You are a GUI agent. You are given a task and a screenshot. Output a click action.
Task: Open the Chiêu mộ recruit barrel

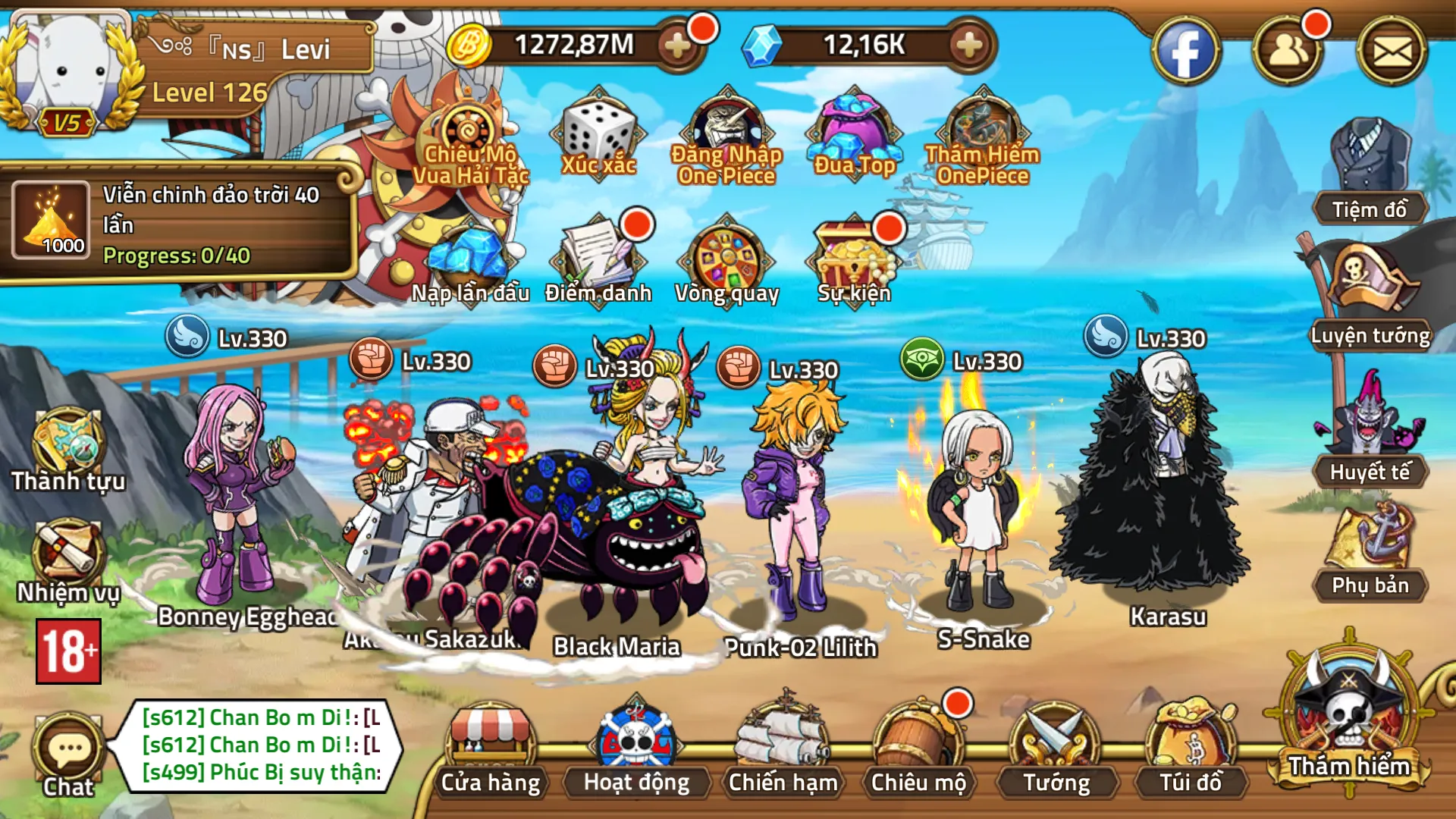pos(918,751)
